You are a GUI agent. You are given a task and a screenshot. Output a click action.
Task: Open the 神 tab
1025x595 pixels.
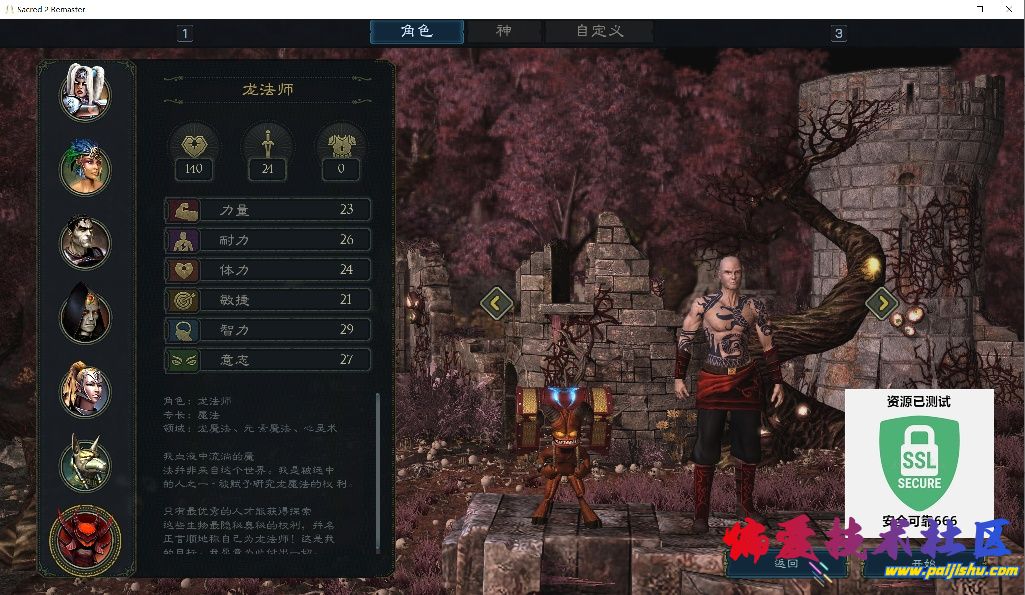[x=504, y=31]
